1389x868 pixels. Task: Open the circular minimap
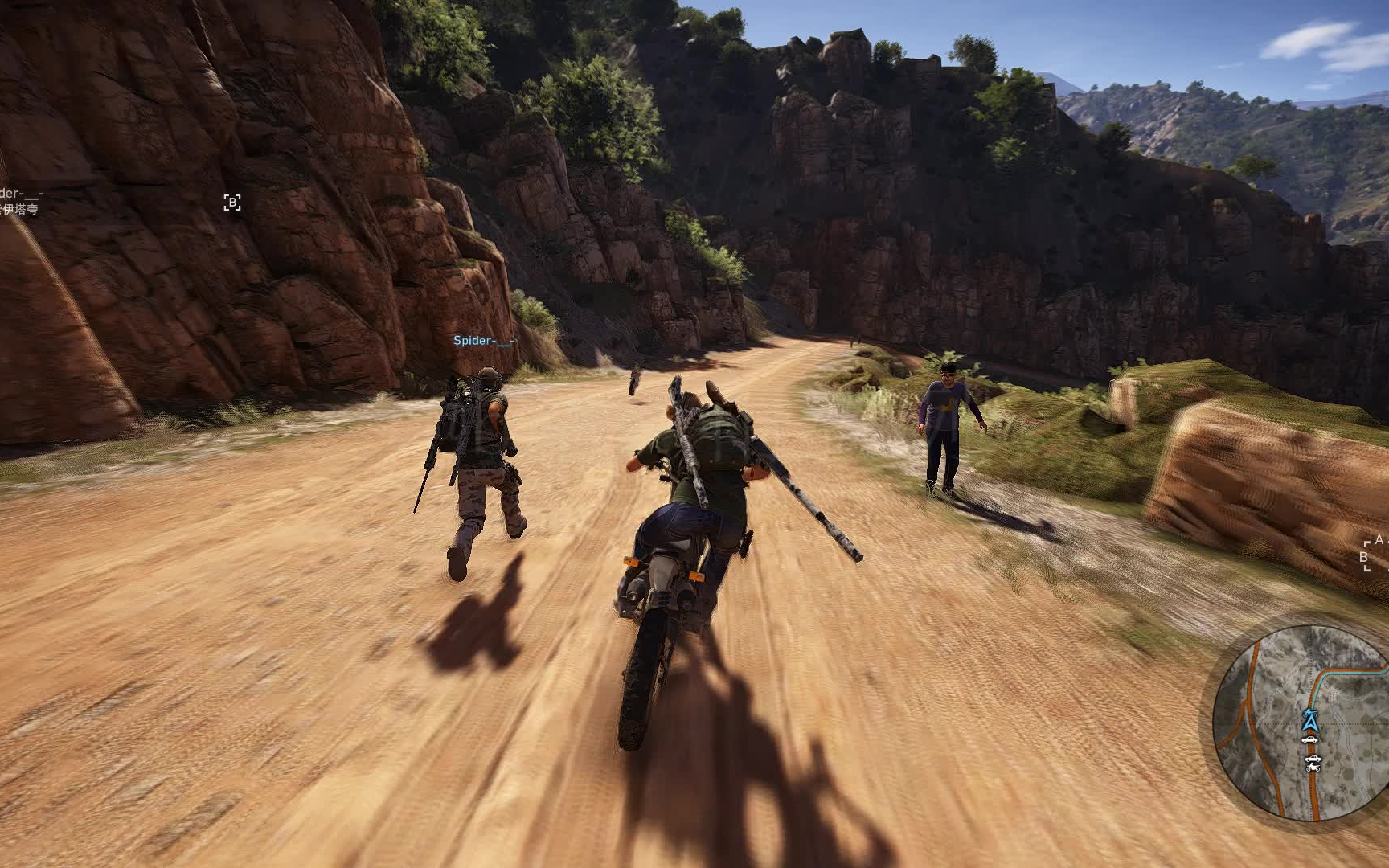(1301, 723)
